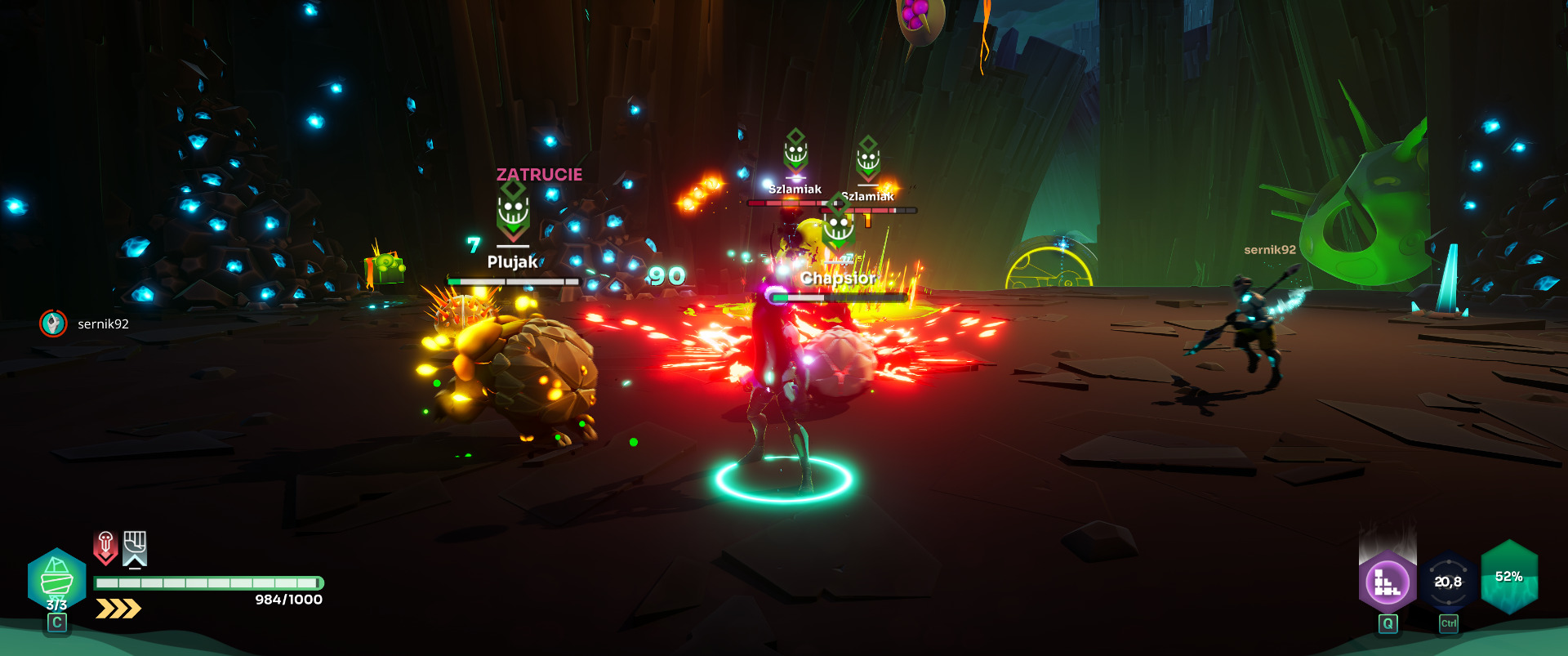Select the fist buff status icon
This screenshot has height=656, width=1568.
click(135, 547)
